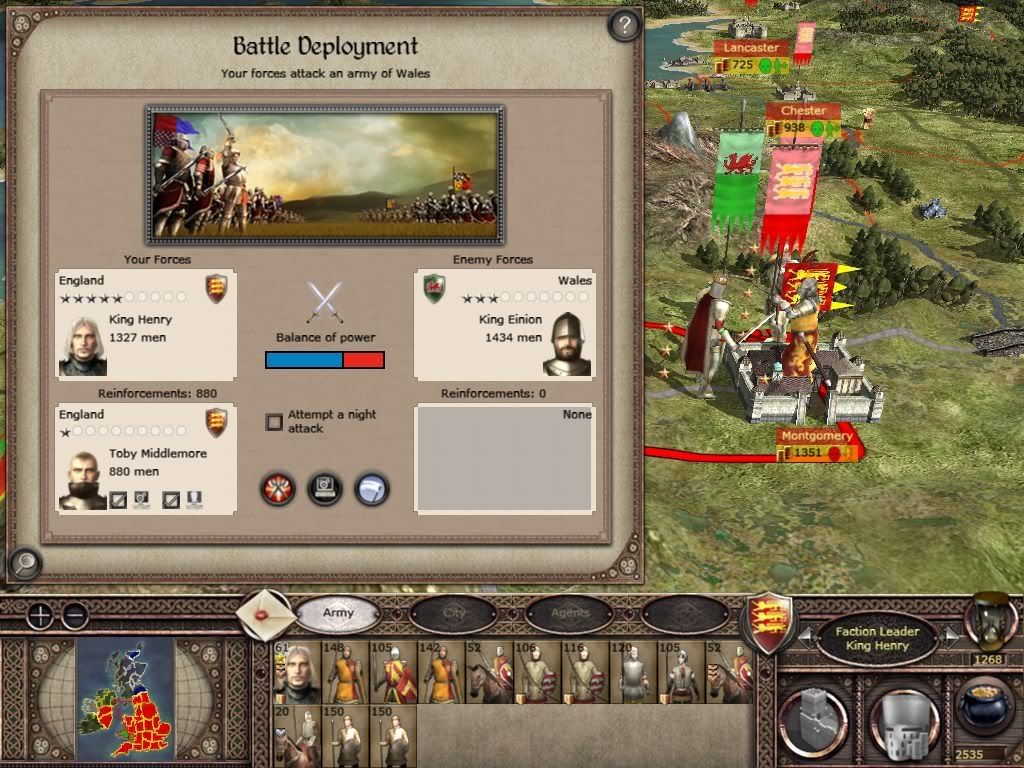The width and height of the screenshot is (1024, 768).
Task: Tick the Attempt a night attack checkbox
Action: [x=274, y=422]
